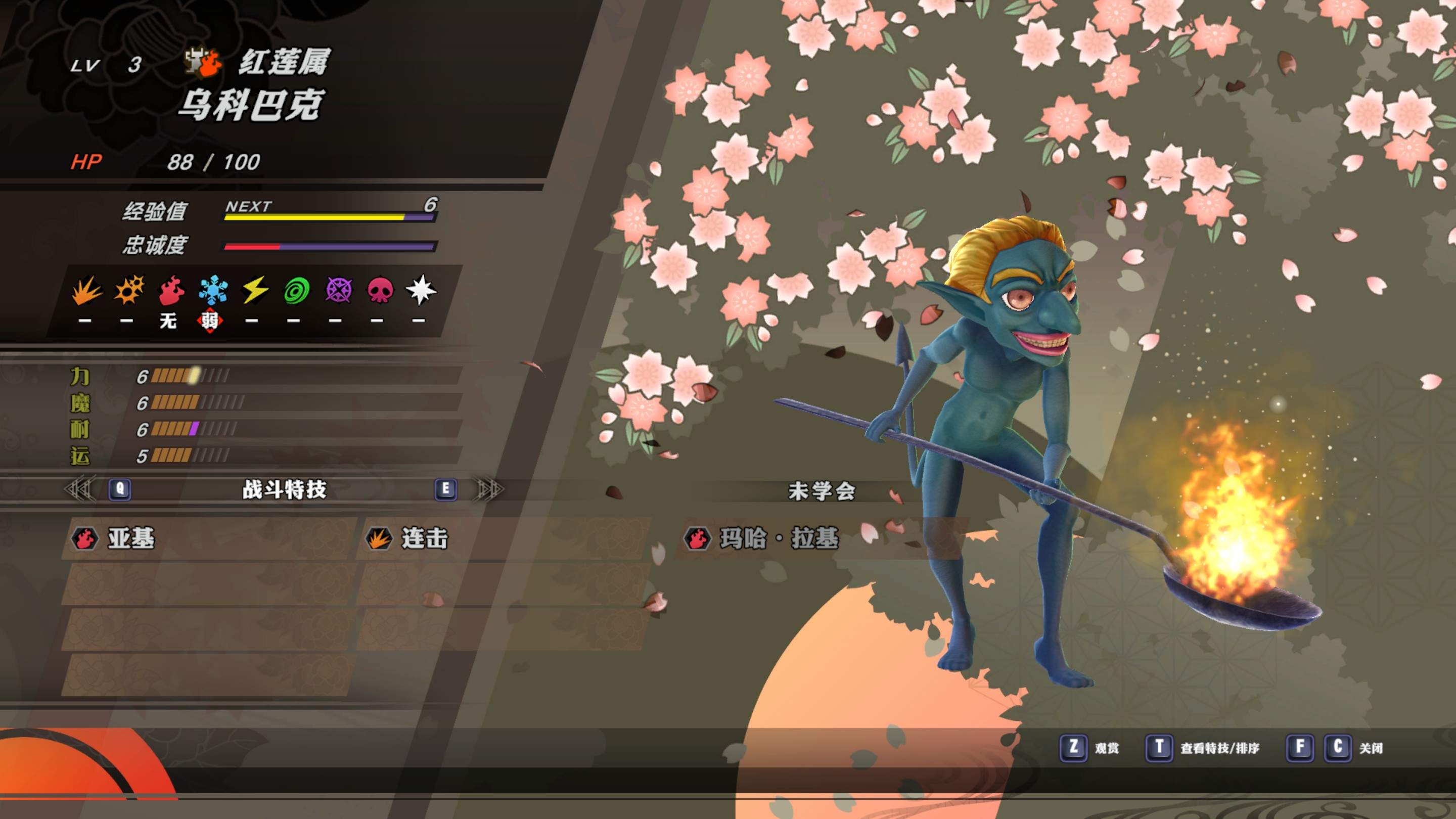Select the 亚基 fire skill
Viewport: 1456px width, 819px height.
tap(131, 538)
